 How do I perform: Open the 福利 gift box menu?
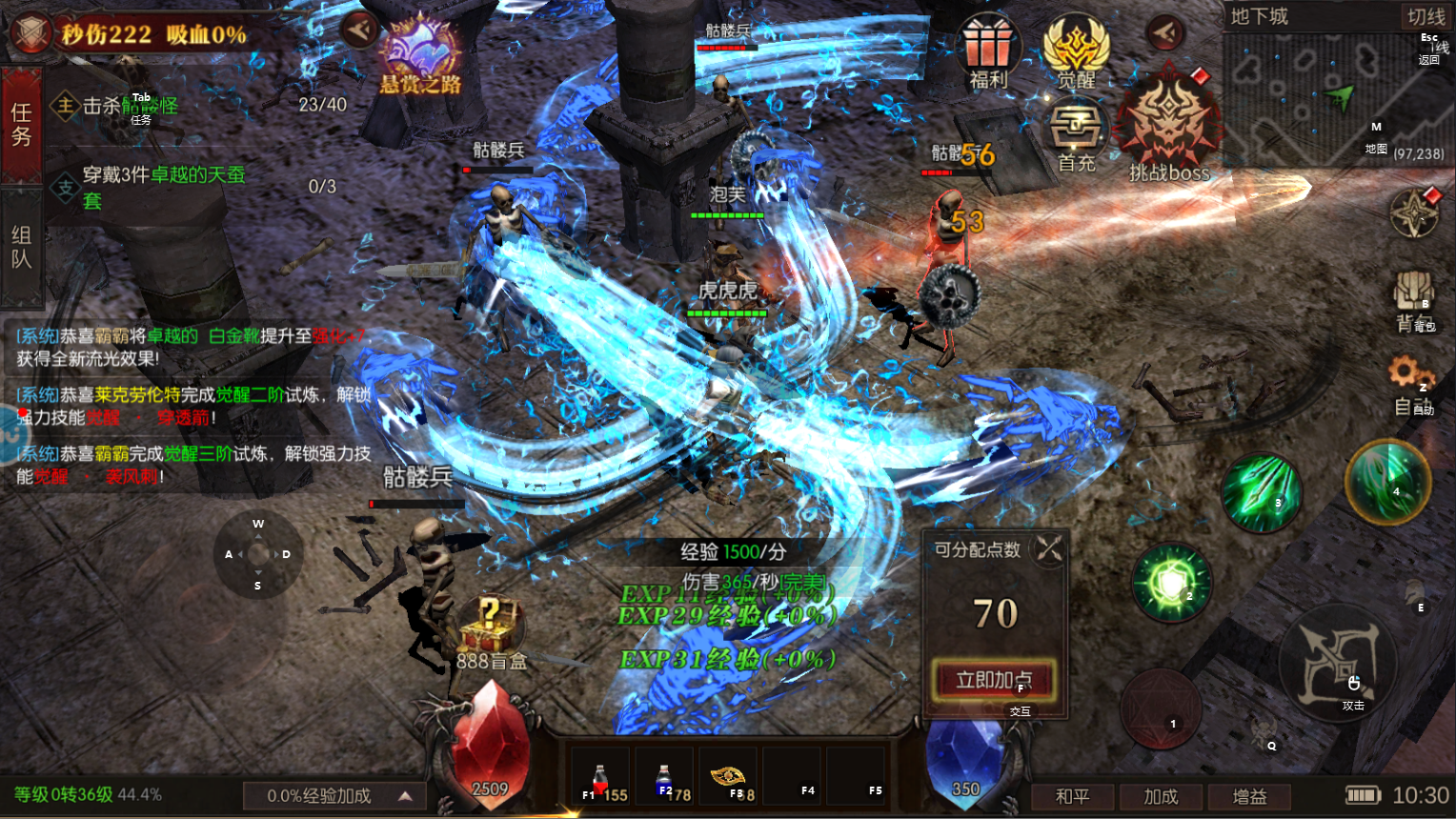click(987, 51)
